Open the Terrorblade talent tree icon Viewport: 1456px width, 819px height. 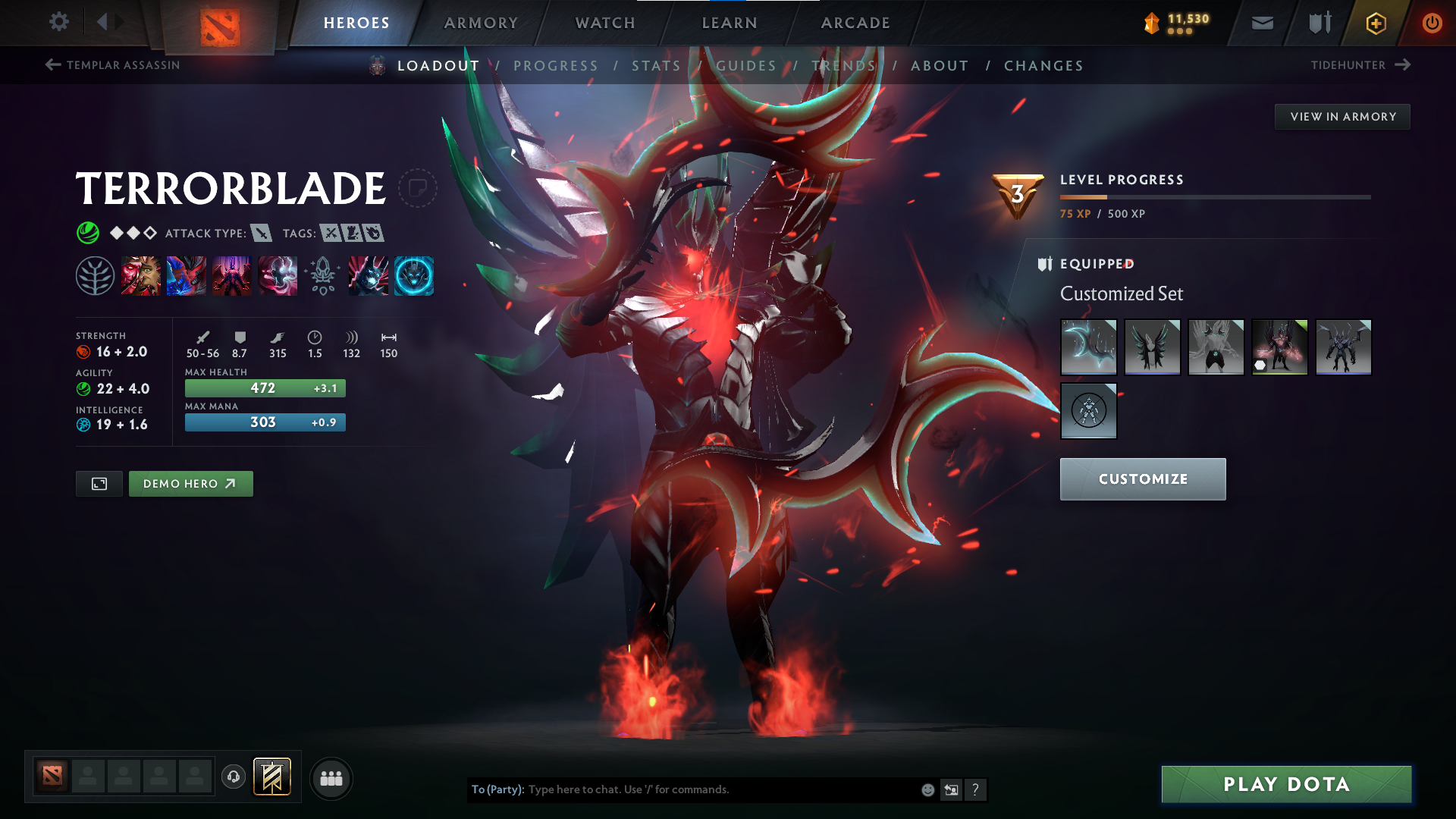click(96, 275)
